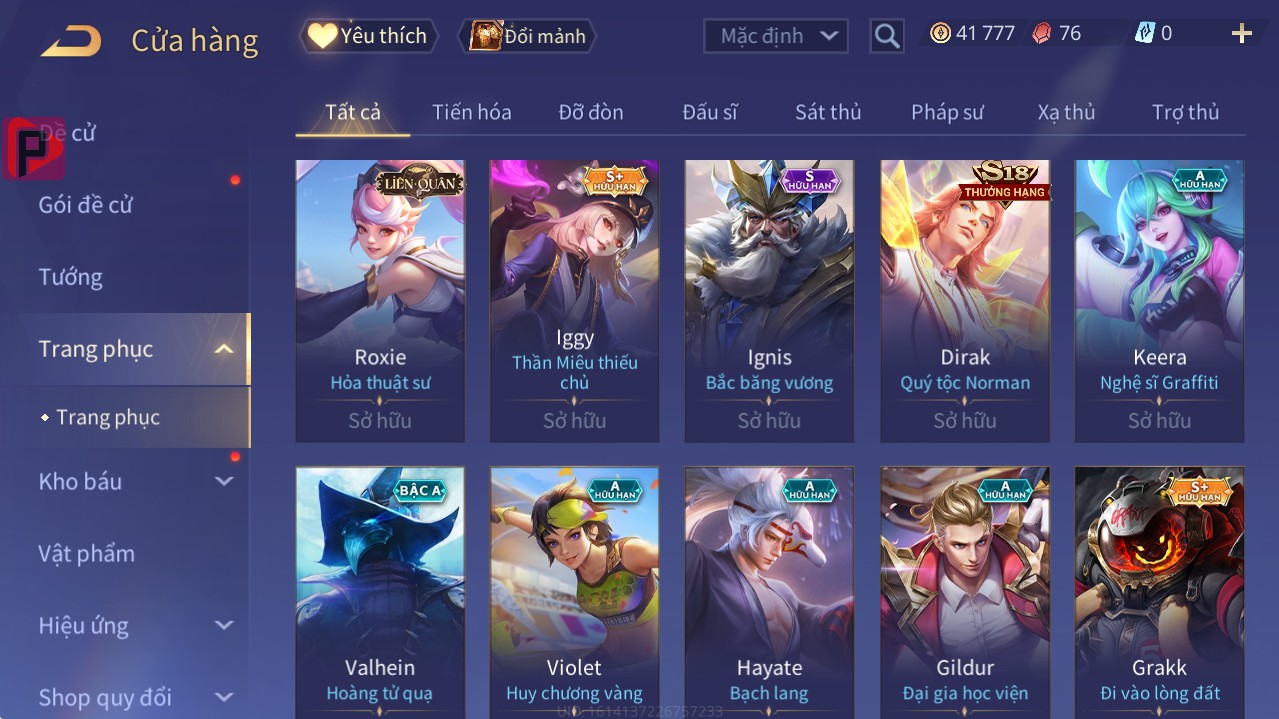The image size is (1279, 719).
Task: Click the magnifying glass search icon
Action: coord(886,37)
